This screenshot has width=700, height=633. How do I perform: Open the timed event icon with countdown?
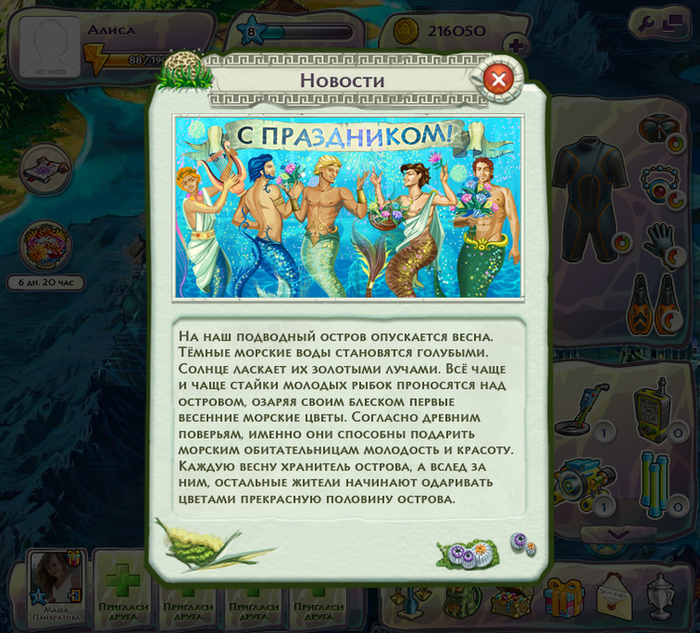click(x=46, y=244)
